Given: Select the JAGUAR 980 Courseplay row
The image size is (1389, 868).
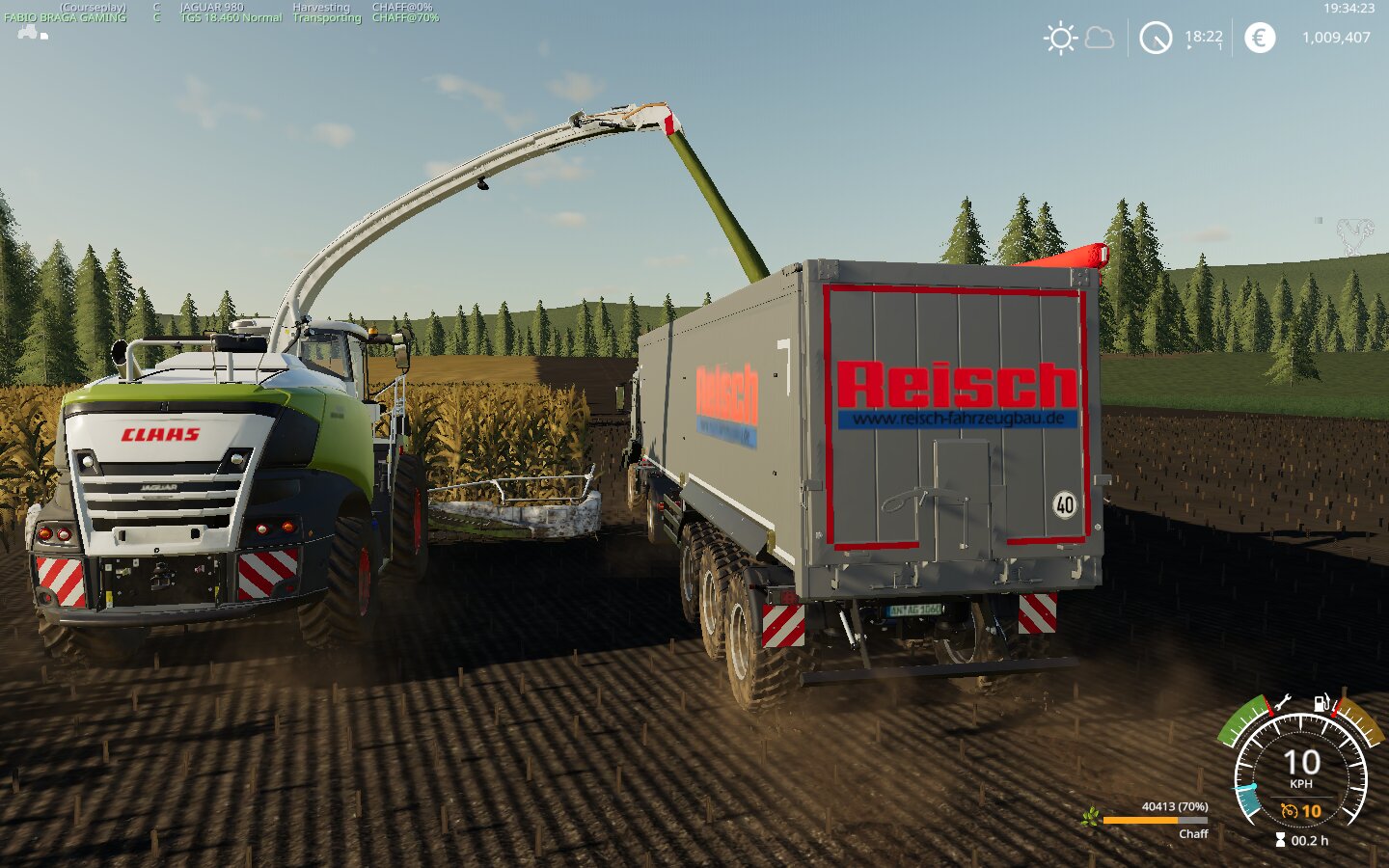Looking at the screenshot, I should tap(211, 7).
